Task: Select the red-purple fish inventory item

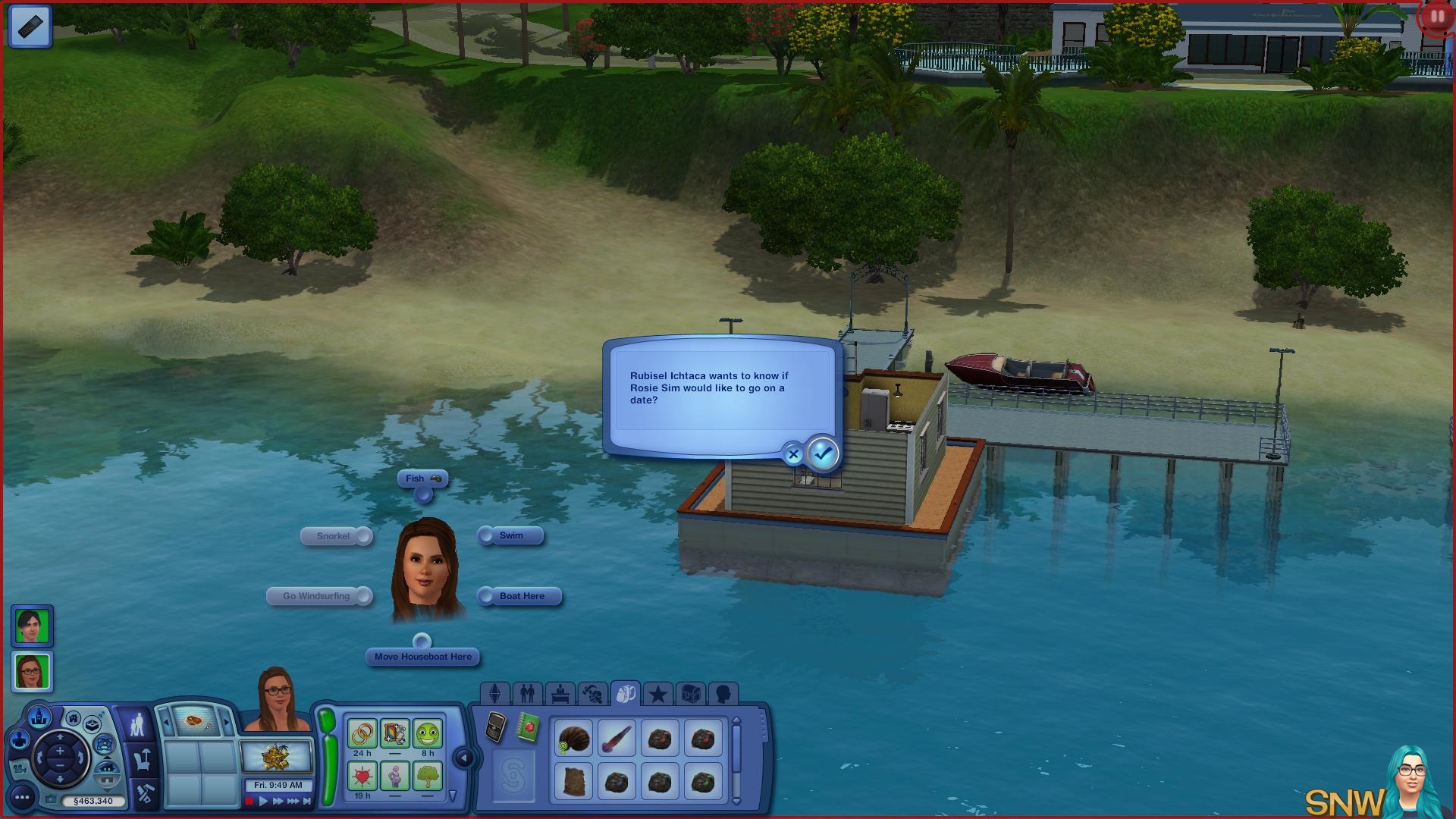Action: (x=617, y=739)
